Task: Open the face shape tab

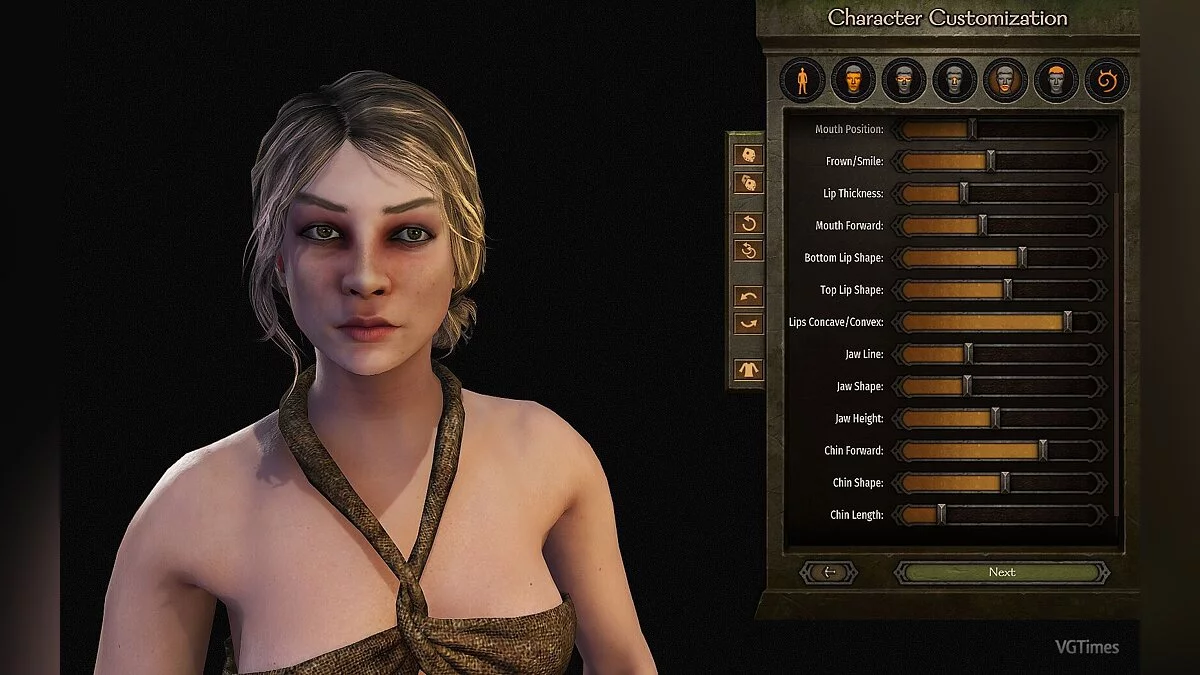Action: (853, 80)
